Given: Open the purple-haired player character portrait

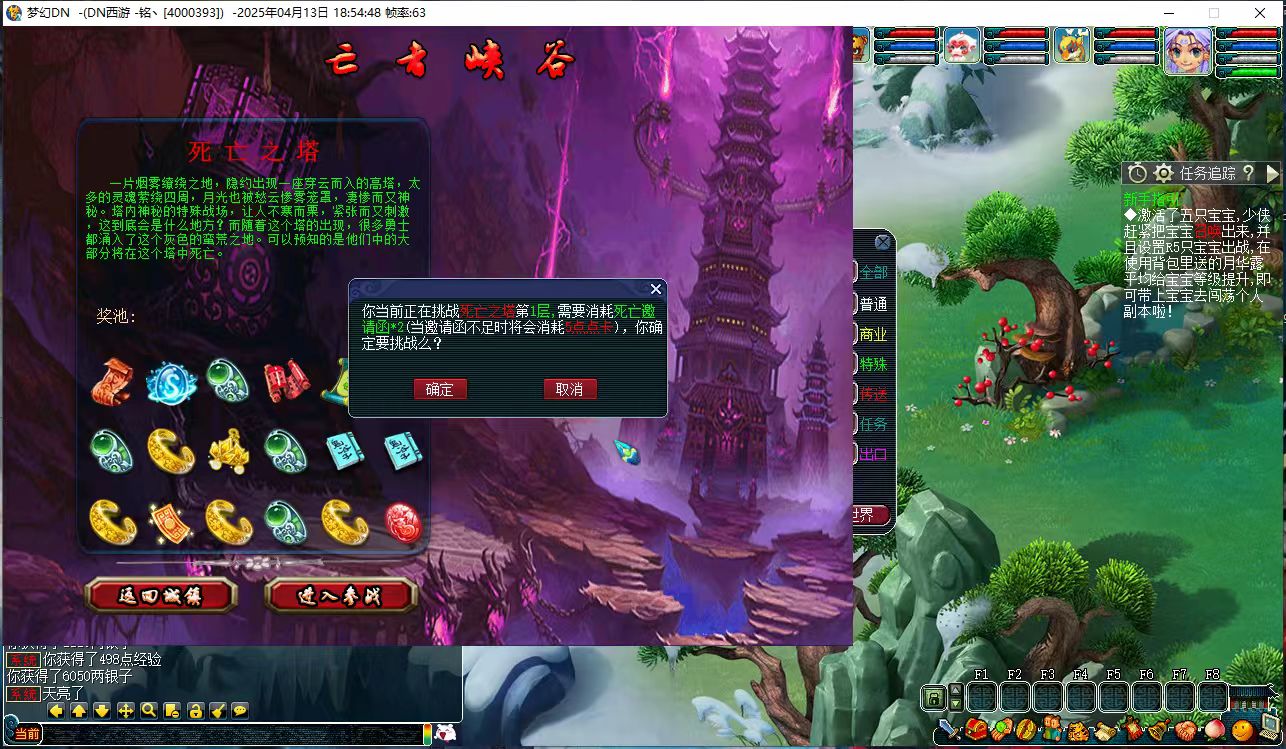Looking at the screenshot, I should pyautogui.click(x=1188, y=50).
